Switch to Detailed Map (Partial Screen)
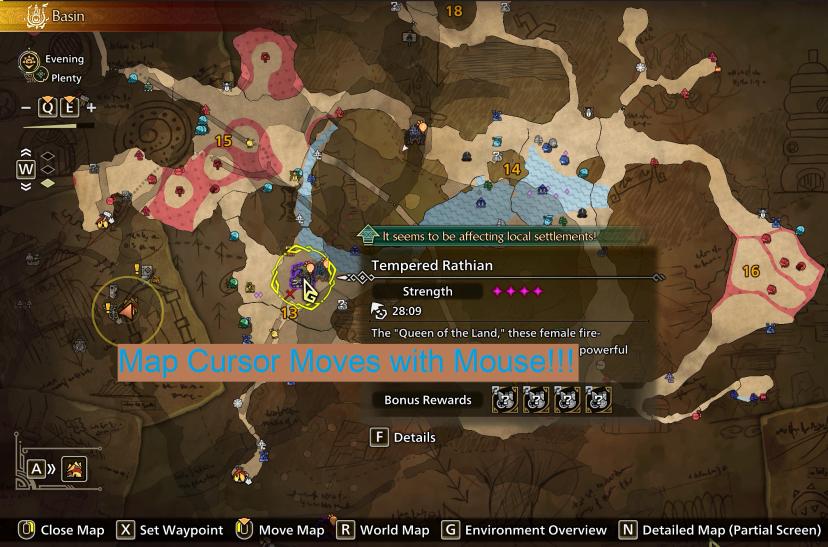The height and width of the screenshot is (547, 828). (x=720, y=530)
